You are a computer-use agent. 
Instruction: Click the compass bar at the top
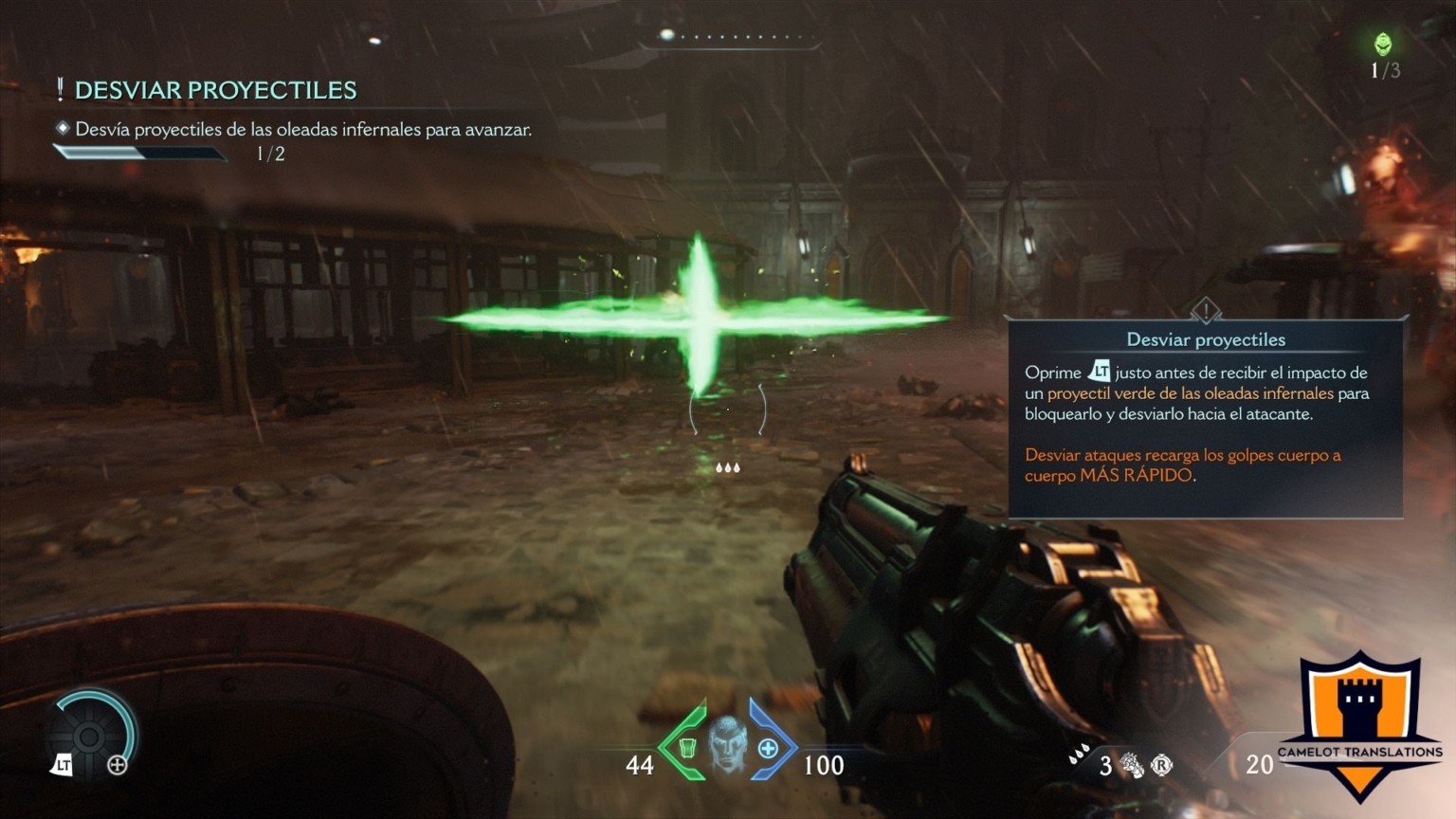click(730, 37)
